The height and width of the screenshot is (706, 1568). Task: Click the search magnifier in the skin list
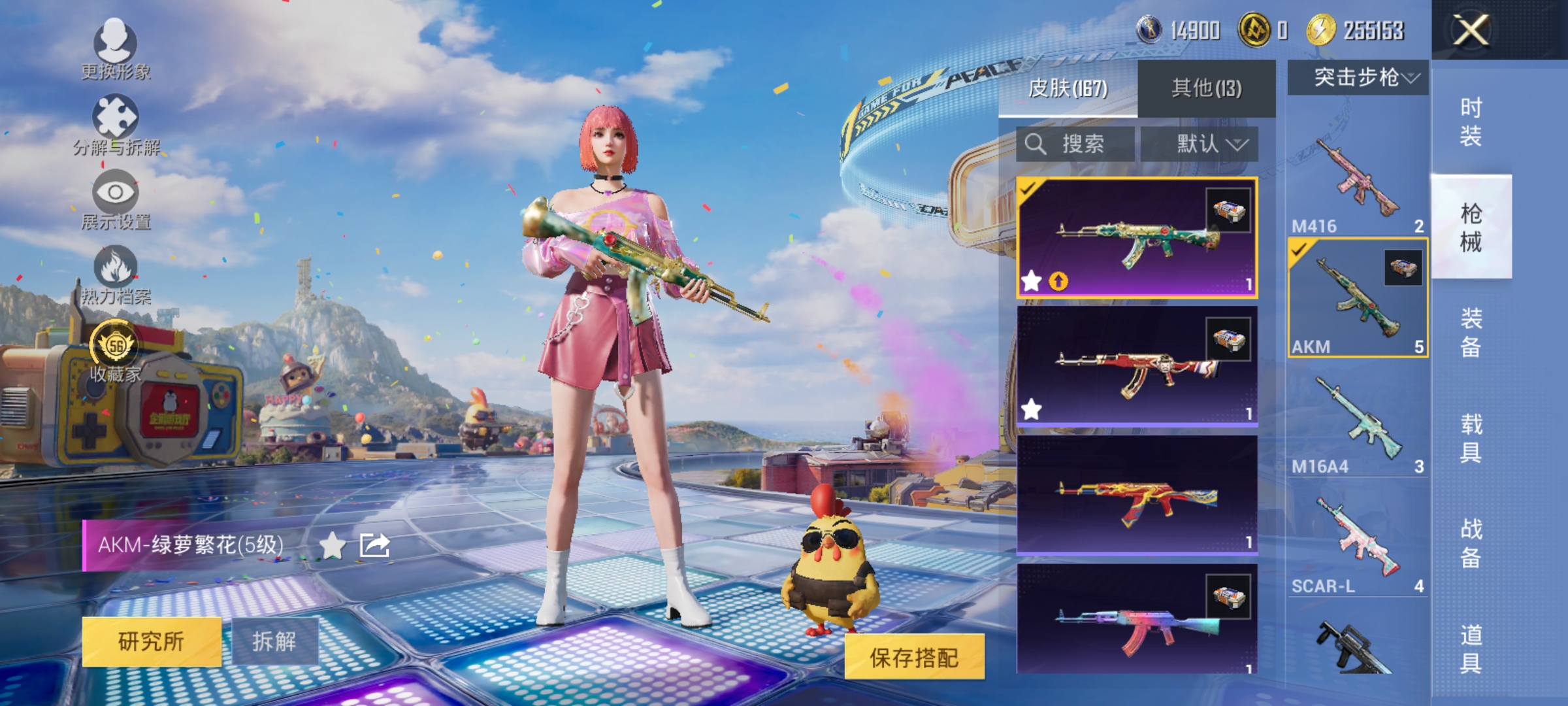click(1037, 144)
